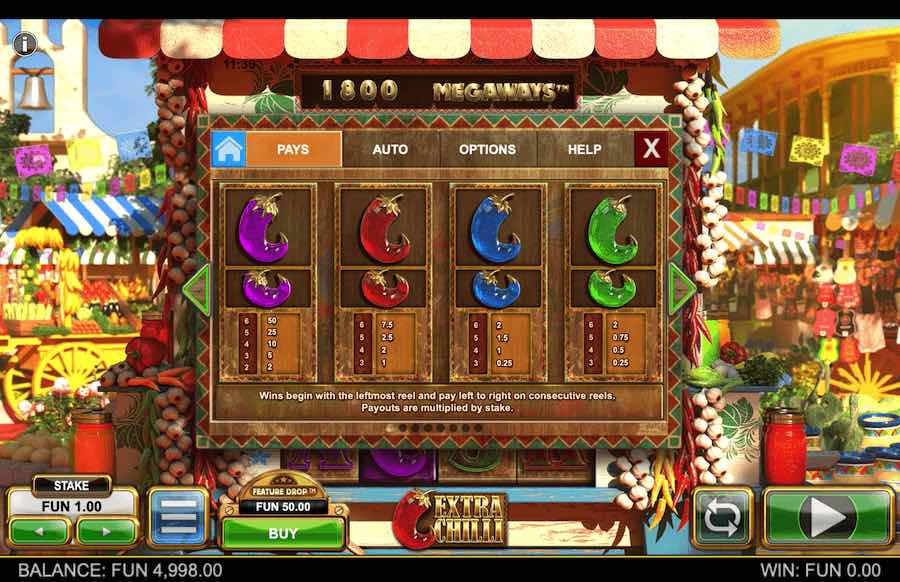
Task: Spin the reels with the play button
Action: tap(827, 517)
